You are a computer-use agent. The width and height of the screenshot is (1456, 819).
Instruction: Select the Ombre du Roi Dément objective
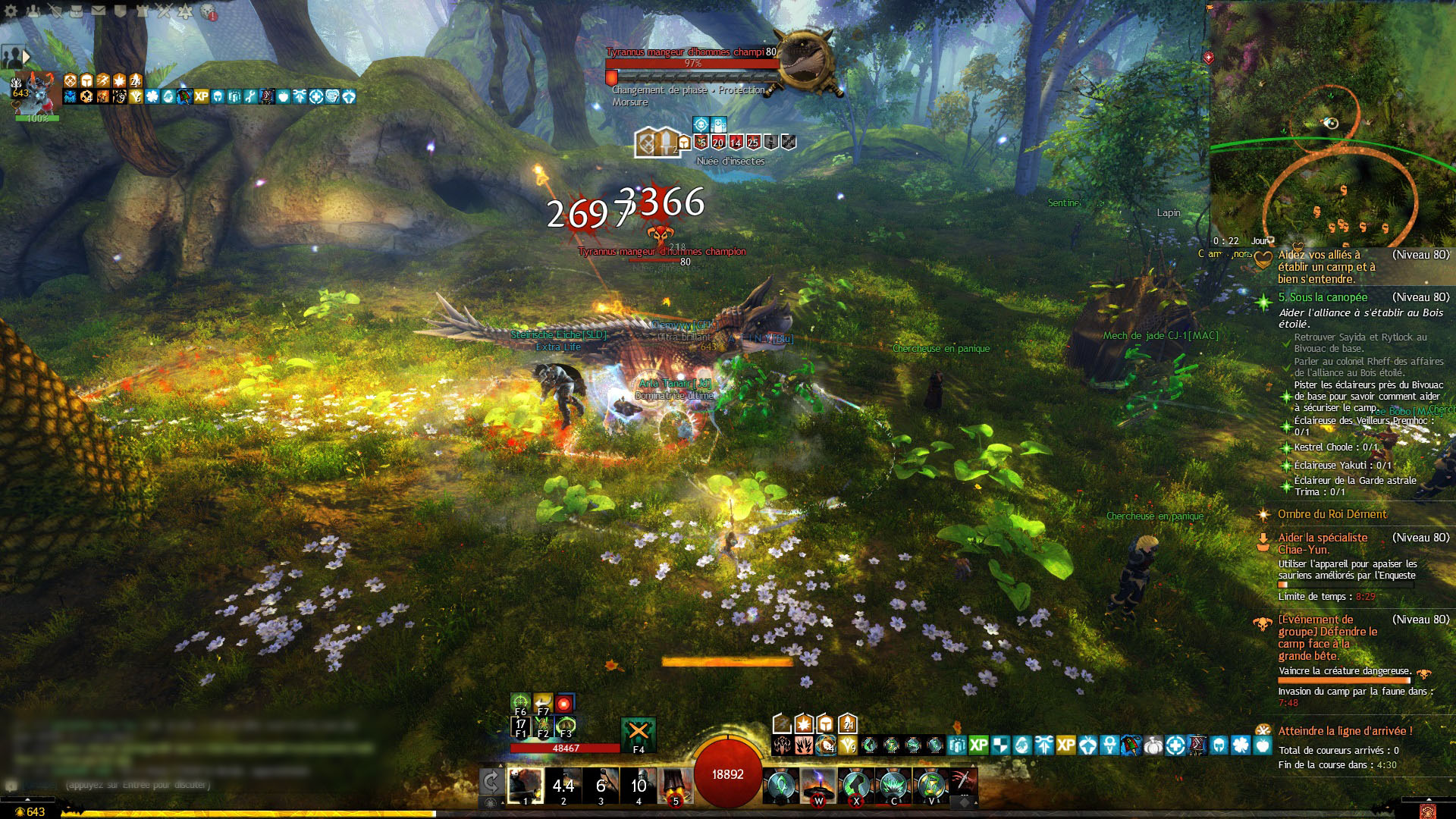click(x=1332, y=514)
